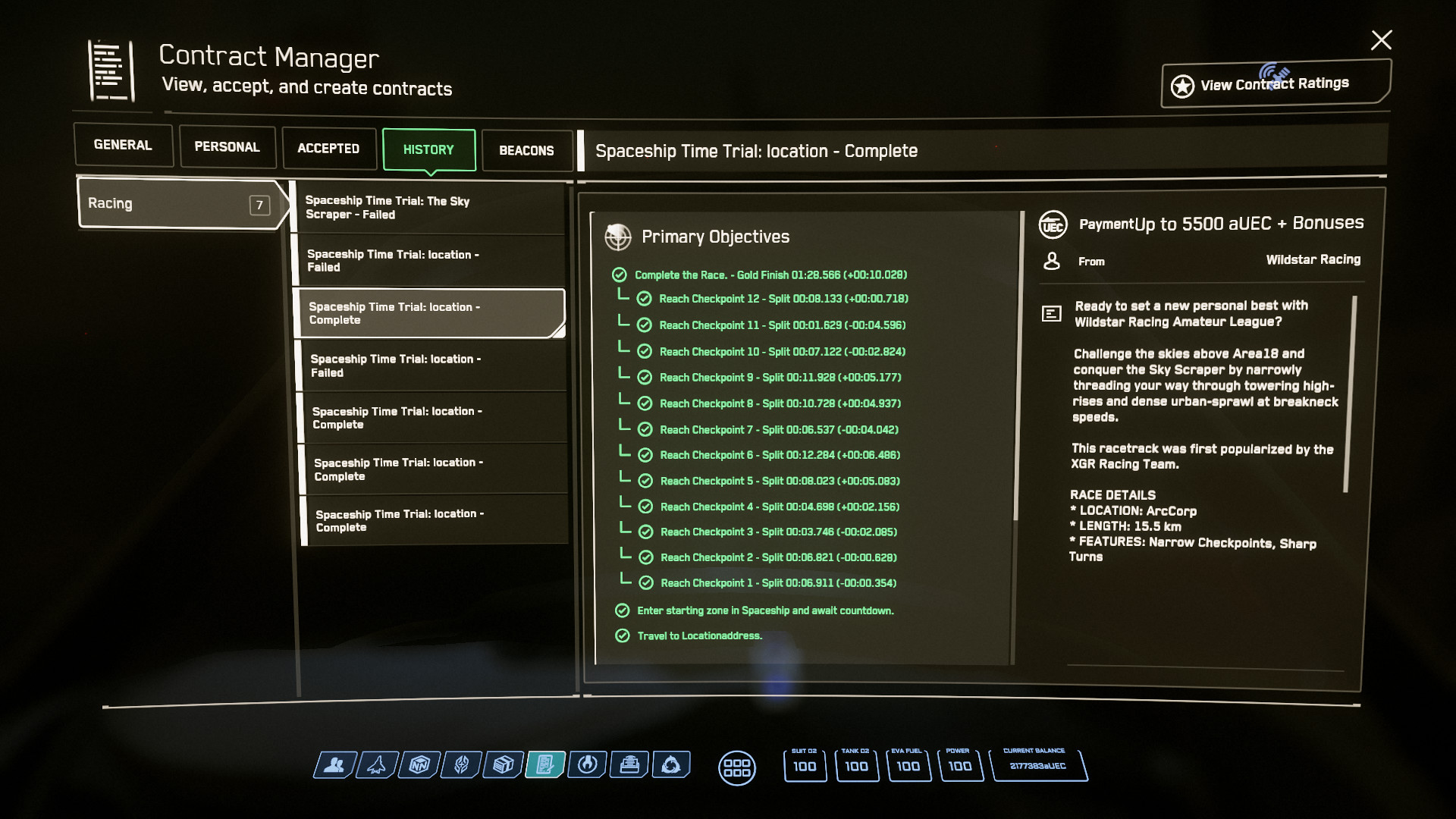
Task: Open the people icon app
Action: 334,765
